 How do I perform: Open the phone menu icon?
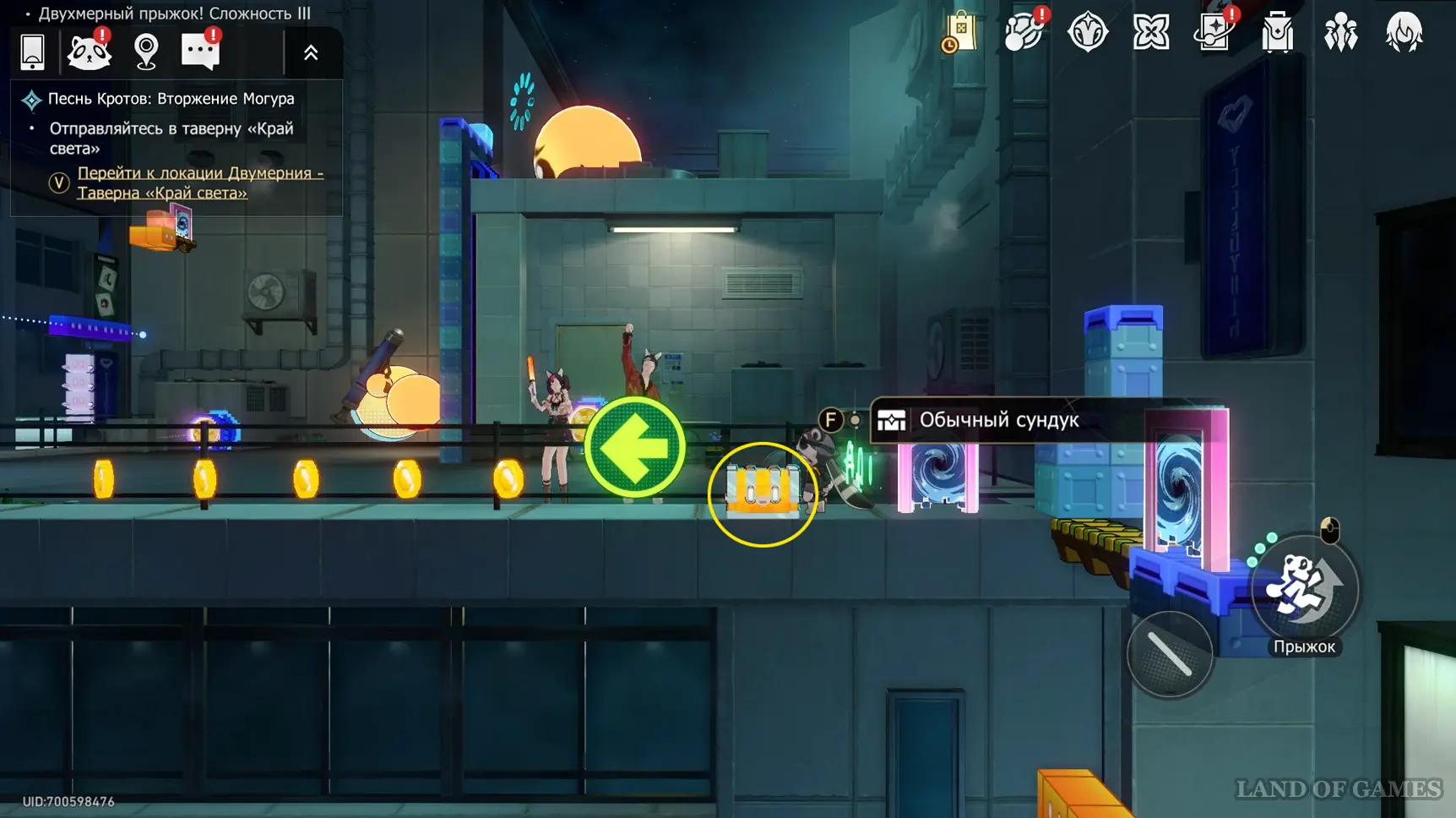(x=32, y=52)
